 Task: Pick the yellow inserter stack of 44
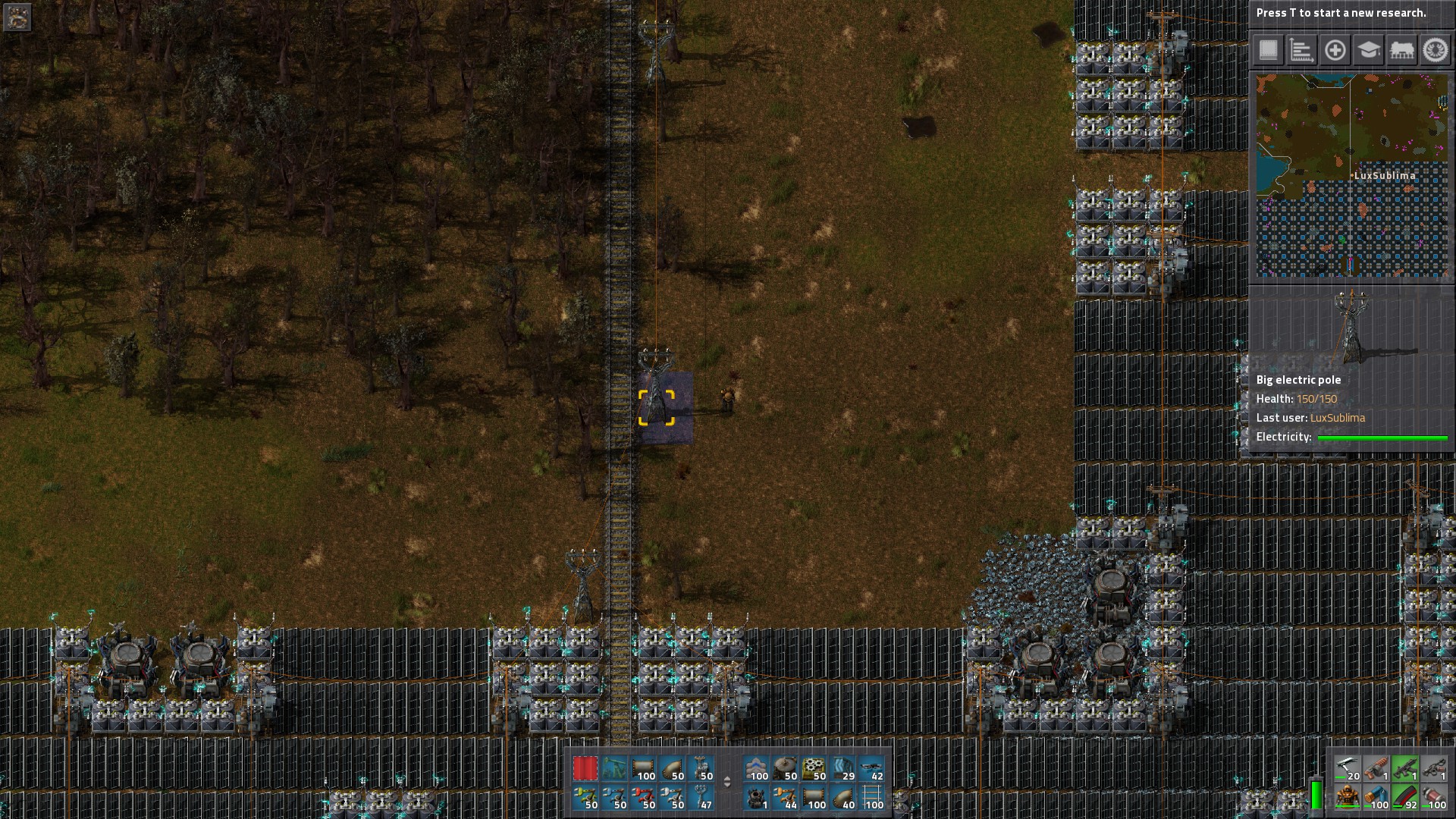[x=785, y=798]
